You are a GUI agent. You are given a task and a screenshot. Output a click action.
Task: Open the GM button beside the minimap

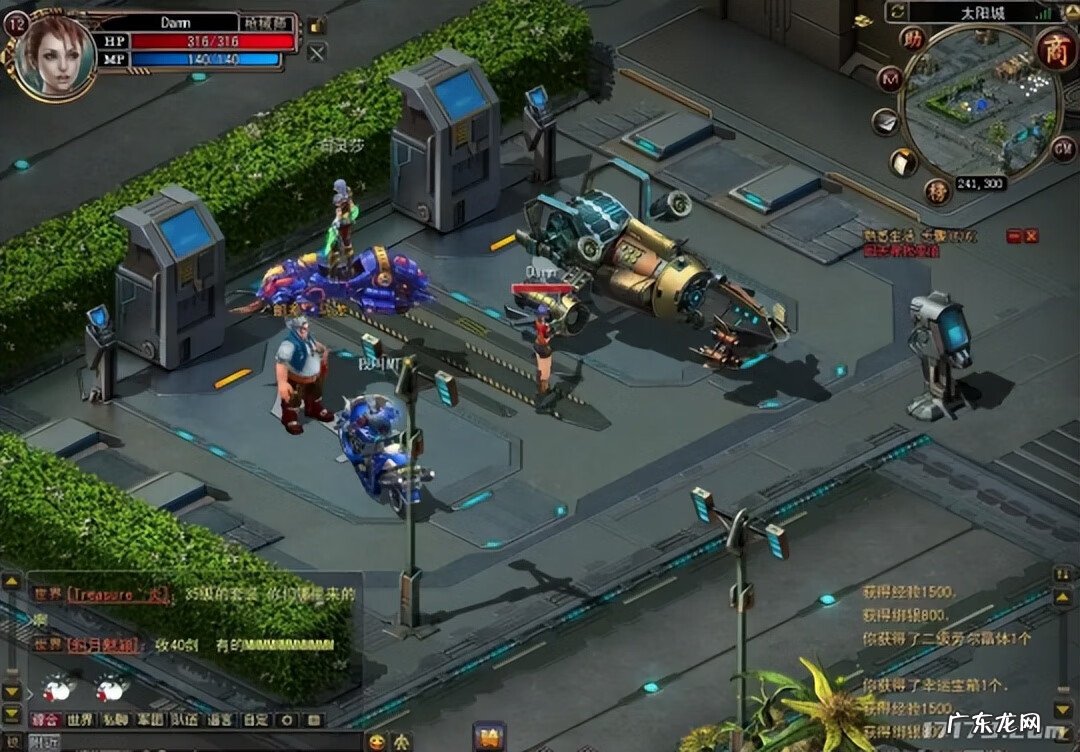tap(1063, 149)
